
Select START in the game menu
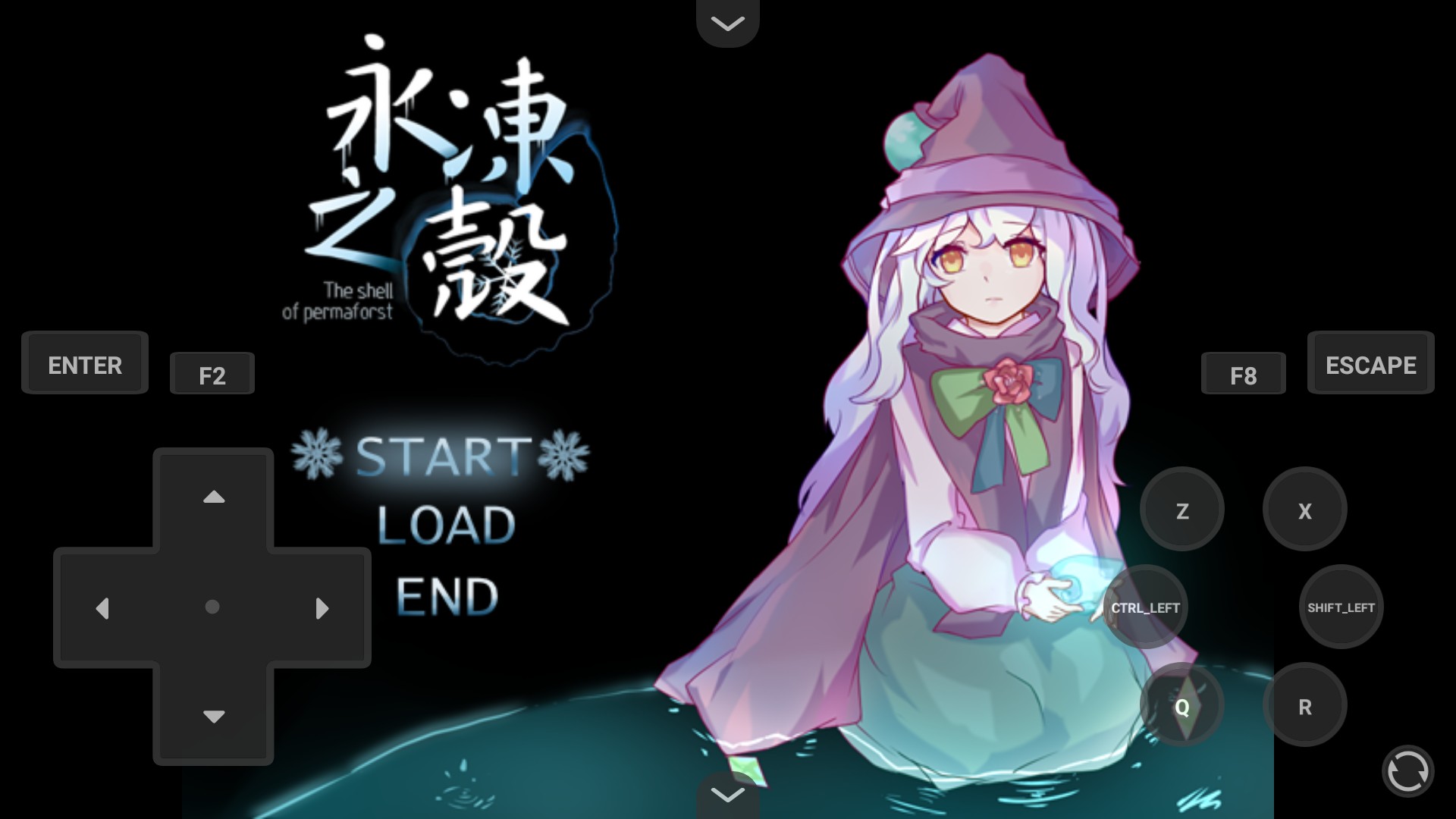point(439,456)
